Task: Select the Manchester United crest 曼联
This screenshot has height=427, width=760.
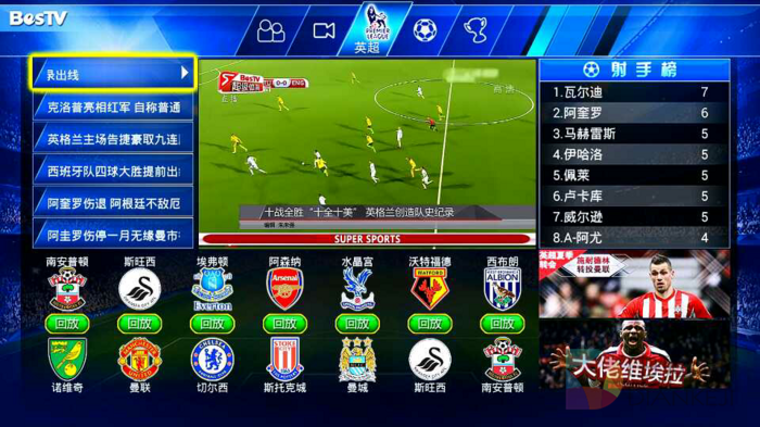Action: [139, 359]
